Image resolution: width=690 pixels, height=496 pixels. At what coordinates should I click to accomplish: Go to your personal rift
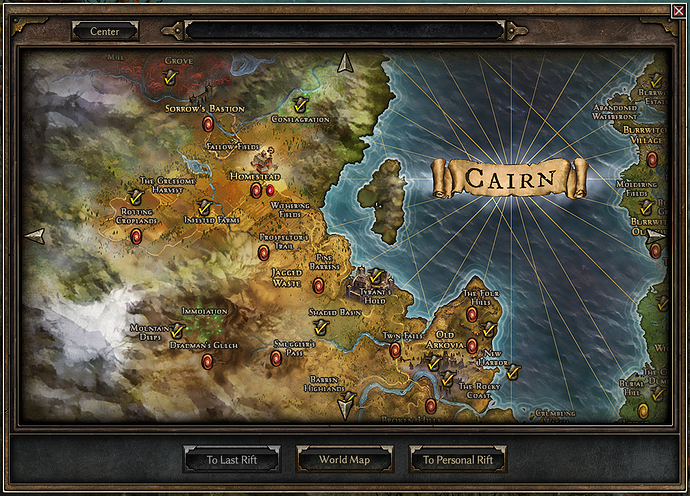pos(458,460)
